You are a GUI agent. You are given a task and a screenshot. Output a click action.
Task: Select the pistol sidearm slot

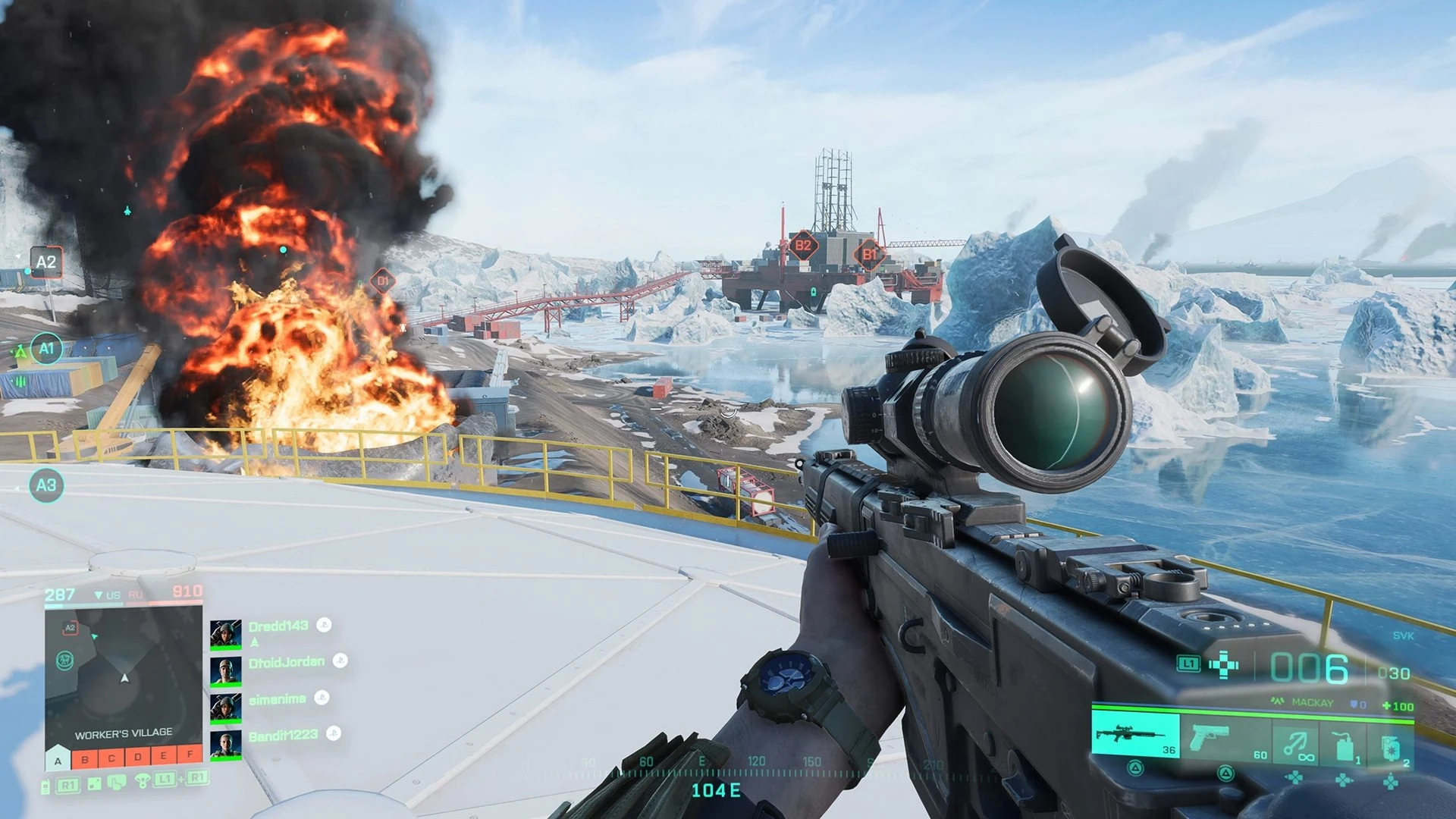1210,738
